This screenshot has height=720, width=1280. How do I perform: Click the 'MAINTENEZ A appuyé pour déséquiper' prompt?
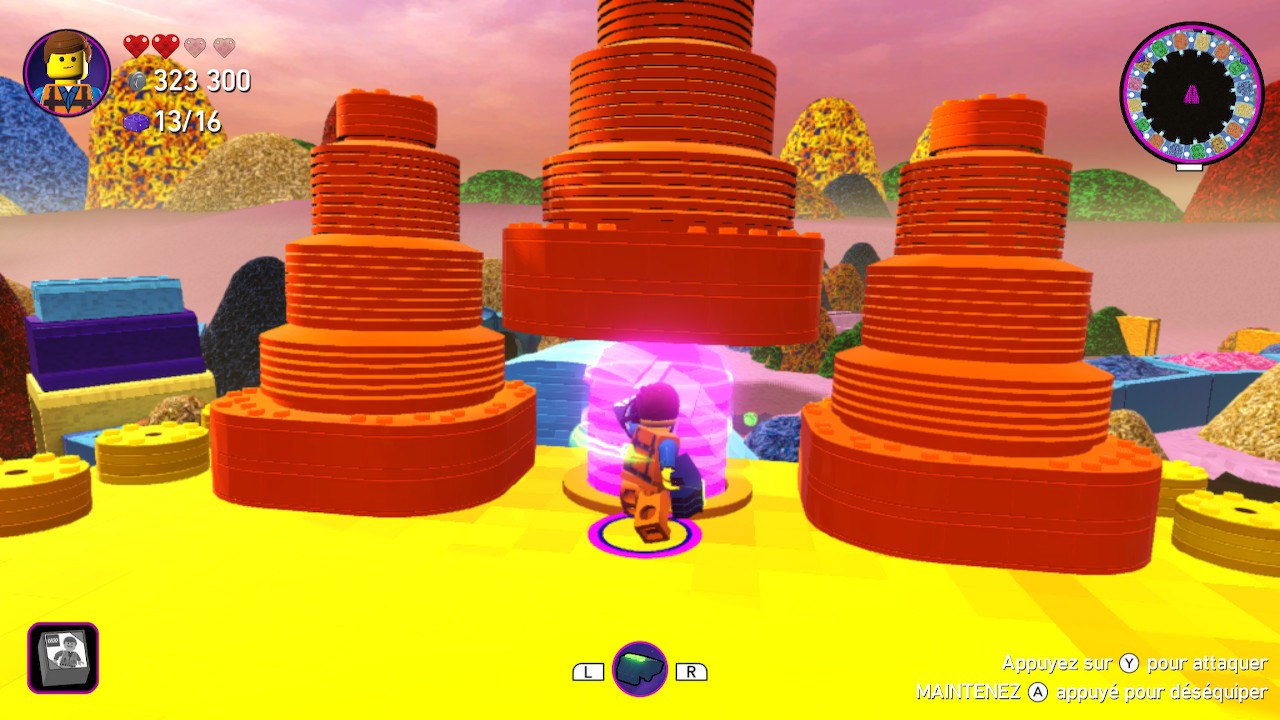pos(1090,690)
